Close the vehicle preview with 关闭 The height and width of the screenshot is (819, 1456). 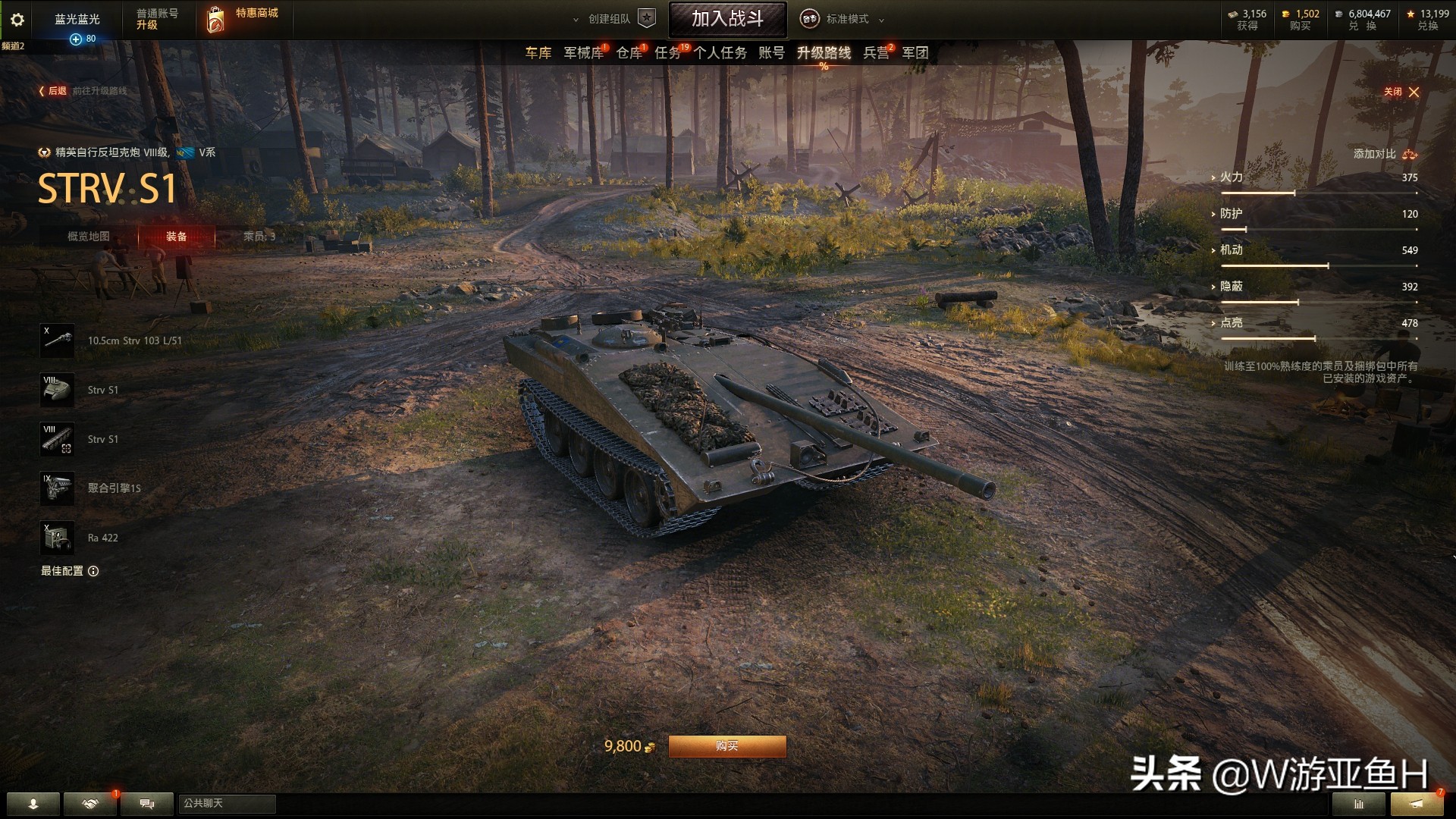(1401, 92)
